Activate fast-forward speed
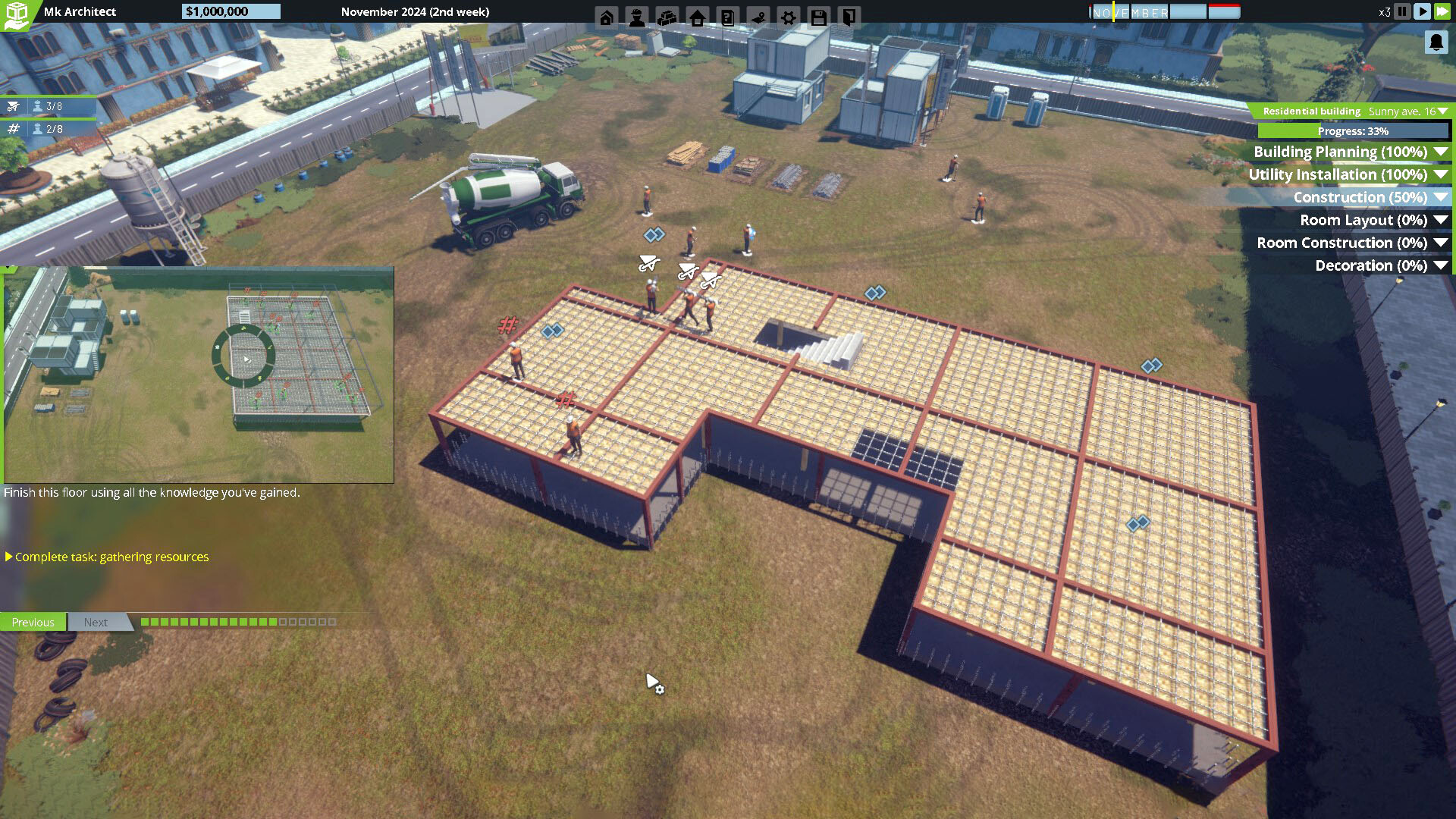The height and width of the screenshot is (819, 1456). tap(1443, 11)
